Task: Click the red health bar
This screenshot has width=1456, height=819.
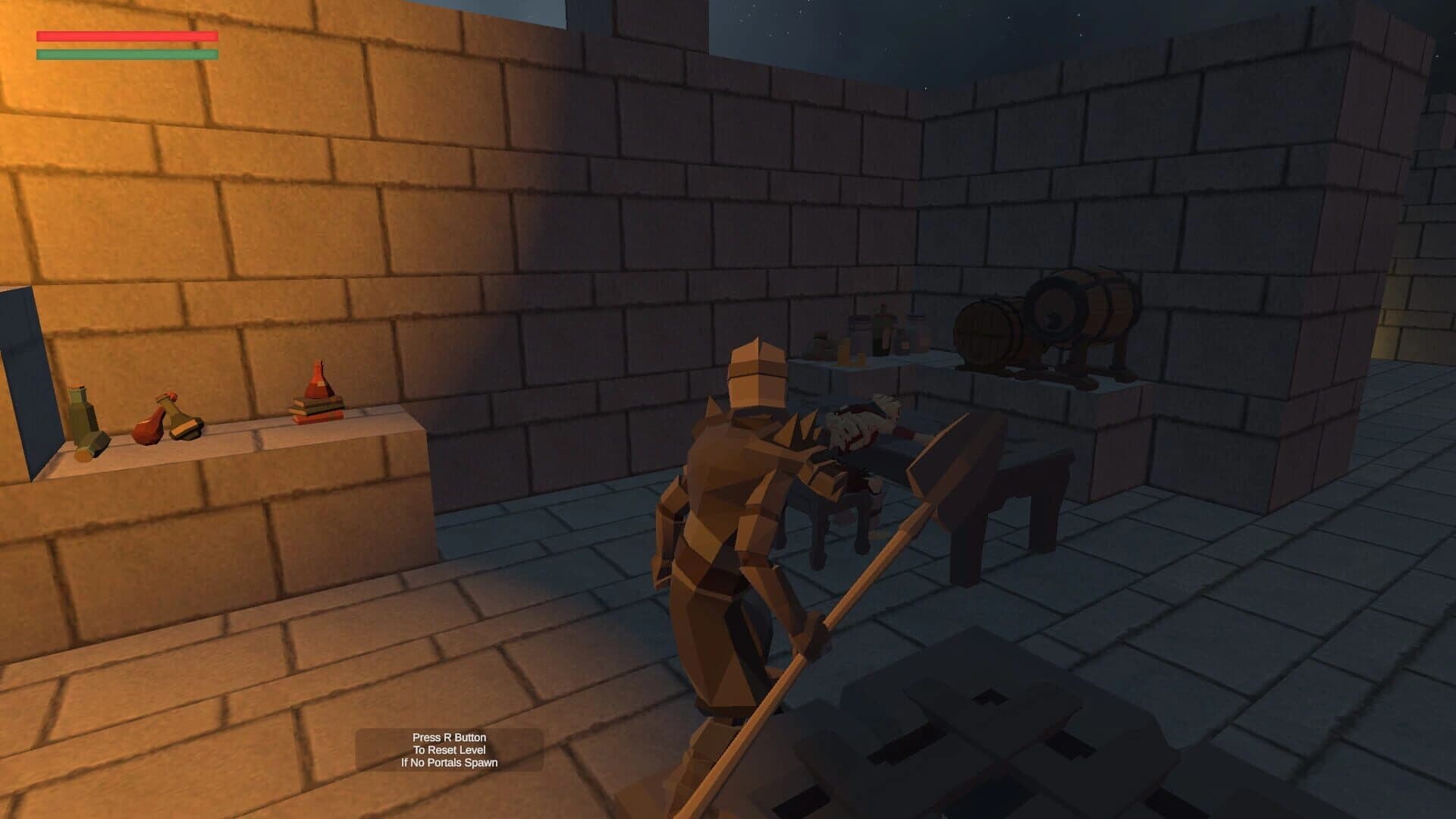Action: pyautogui.click(x=125, y=36)
